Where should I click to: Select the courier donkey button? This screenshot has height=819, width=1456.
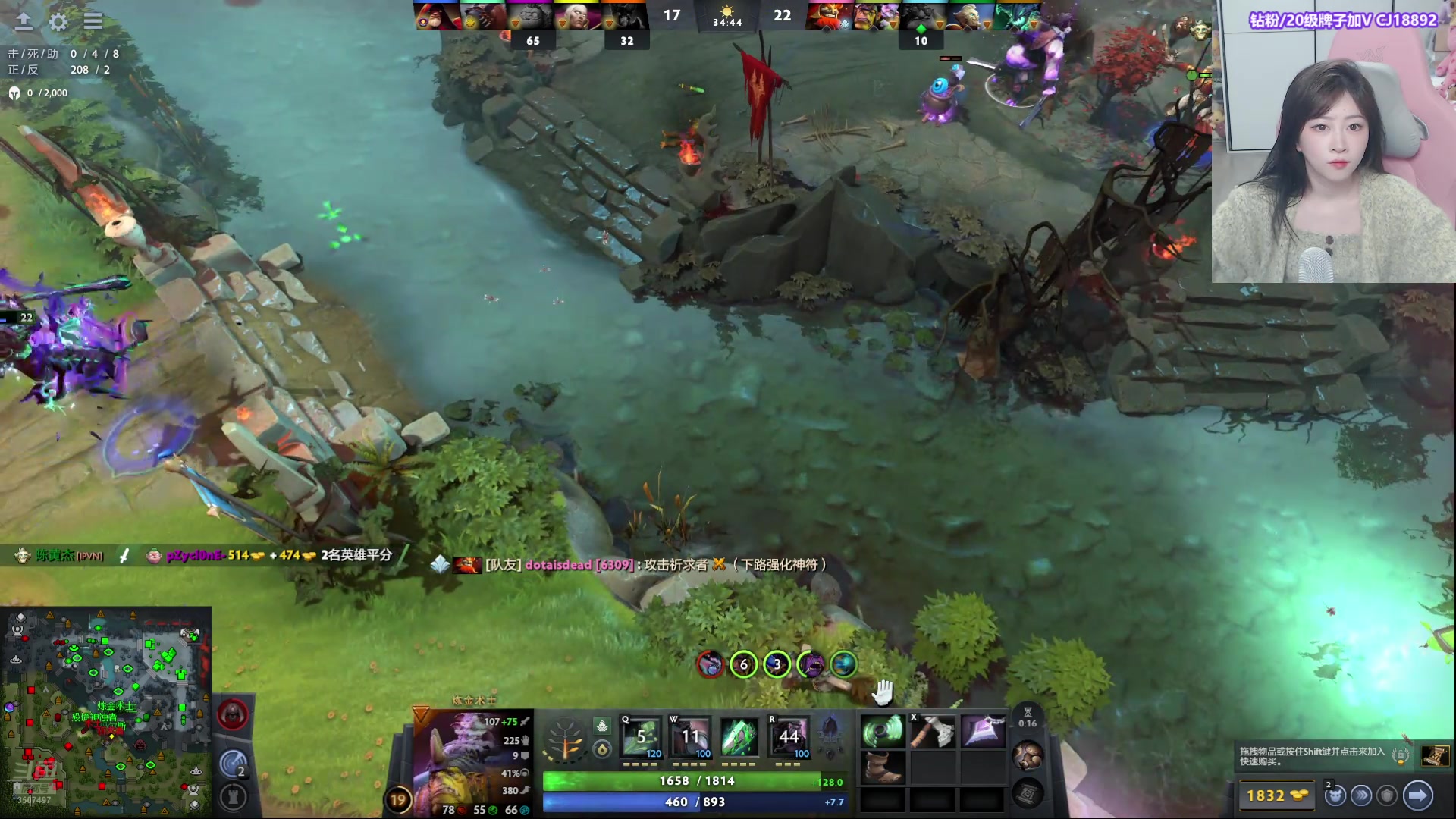coord(1335,795)
